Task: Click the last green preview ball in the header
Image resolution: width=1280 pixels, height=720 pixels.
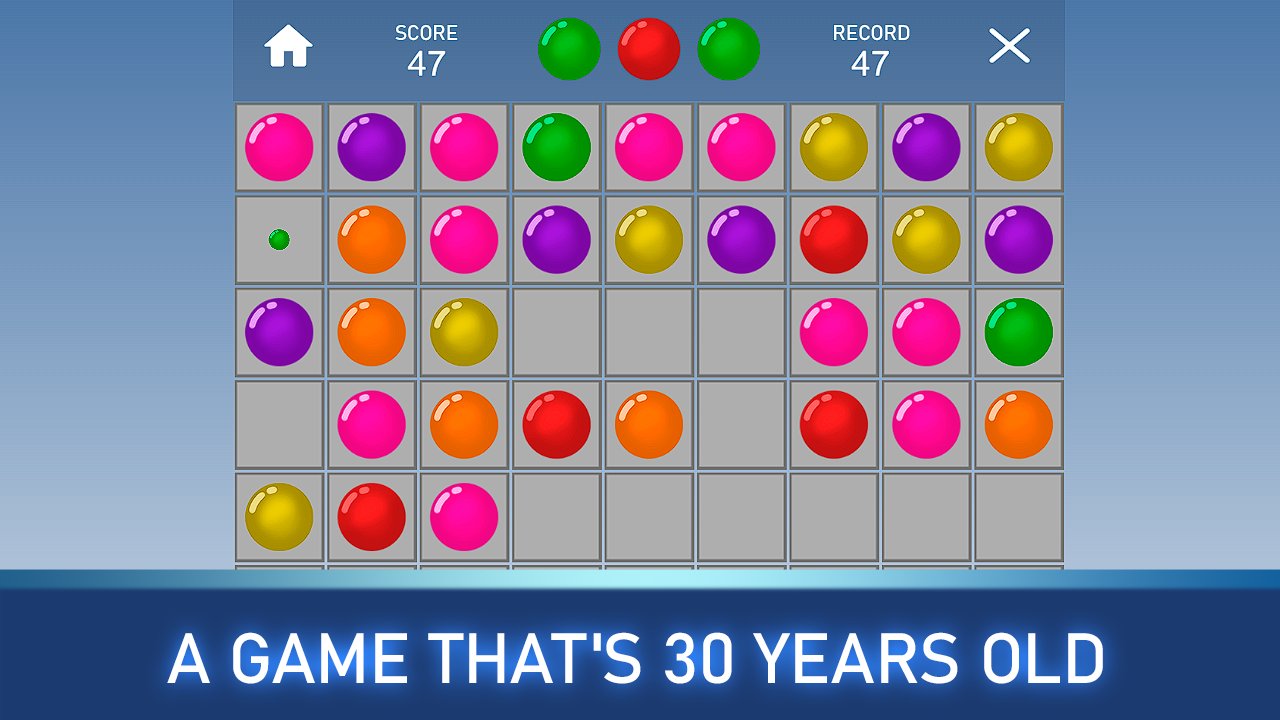Action: pyautogui.click(x=729, y=48)
